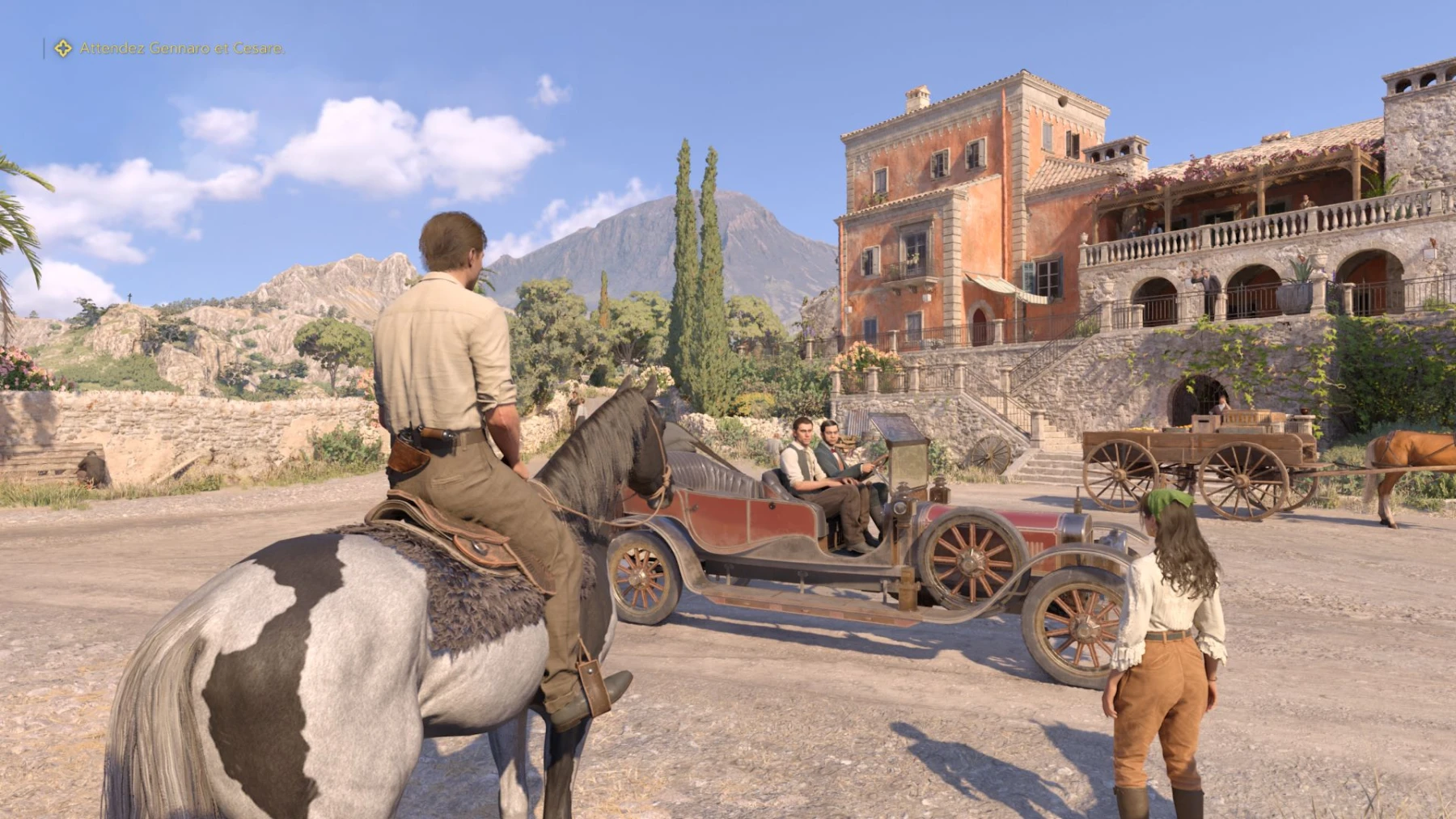The image size is (1456, 819).
Task: Click the yellow objective marker icon
Action: coord(62,49)
